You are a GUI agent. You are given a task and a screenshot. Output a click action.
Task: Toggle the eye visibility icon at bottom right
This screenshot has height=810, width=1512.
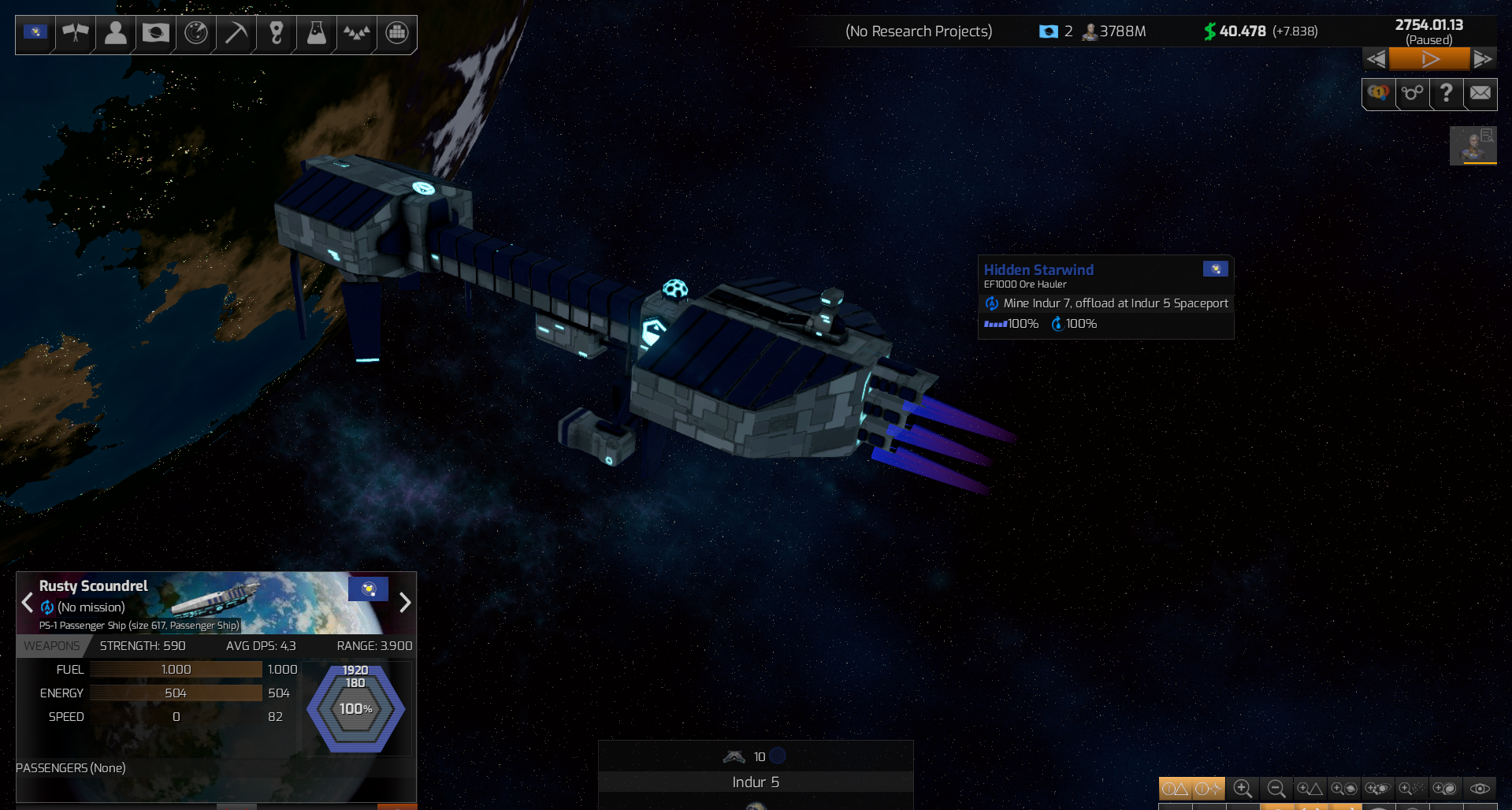[1480, 788]
